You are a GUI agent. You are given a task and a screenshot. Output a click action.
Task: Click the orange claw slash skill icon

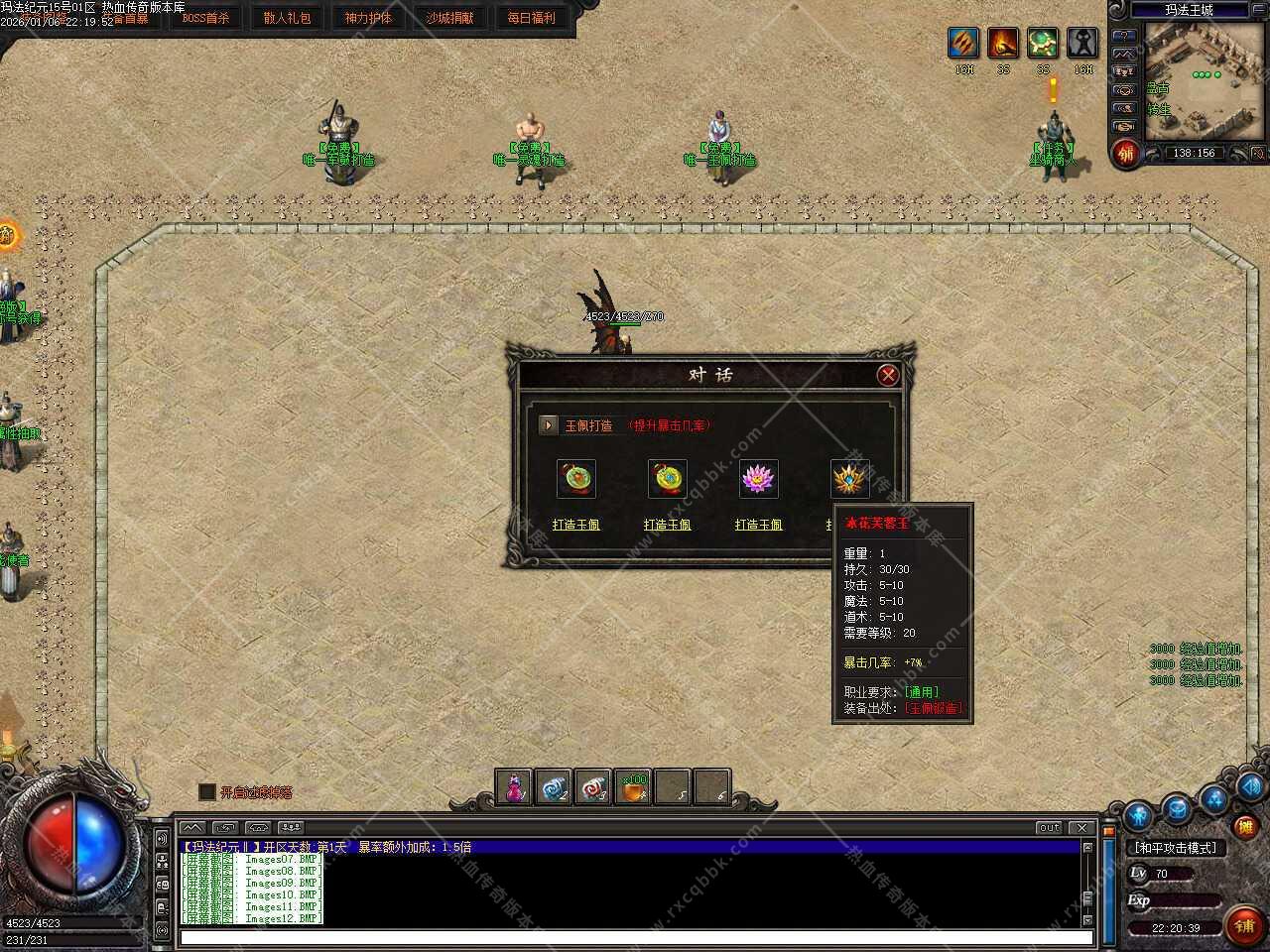click(x=963, y=43)
